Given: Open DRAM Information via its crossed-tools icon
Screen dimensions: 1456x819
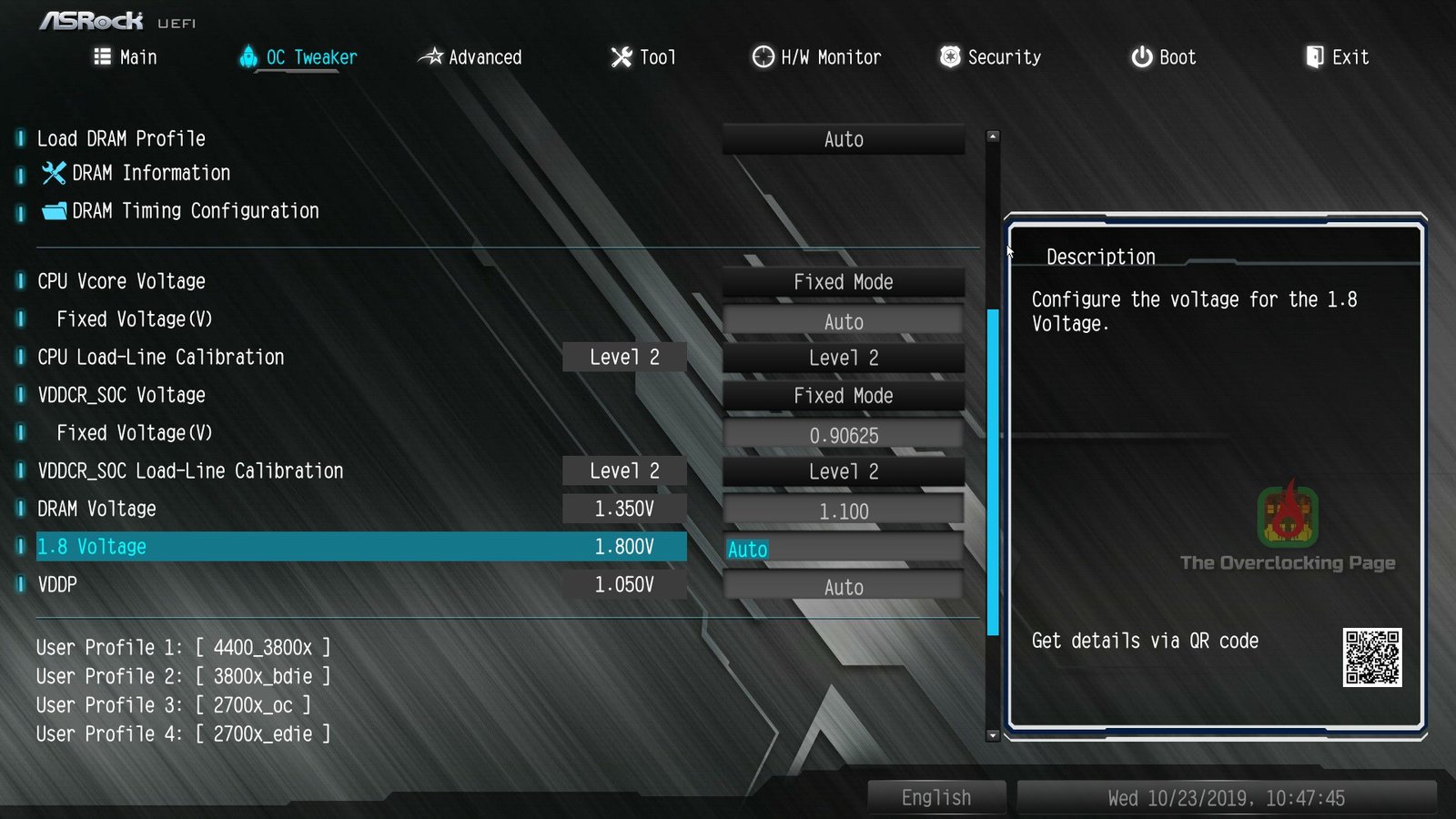Looking at the screenshot, I should pos(55,173).
